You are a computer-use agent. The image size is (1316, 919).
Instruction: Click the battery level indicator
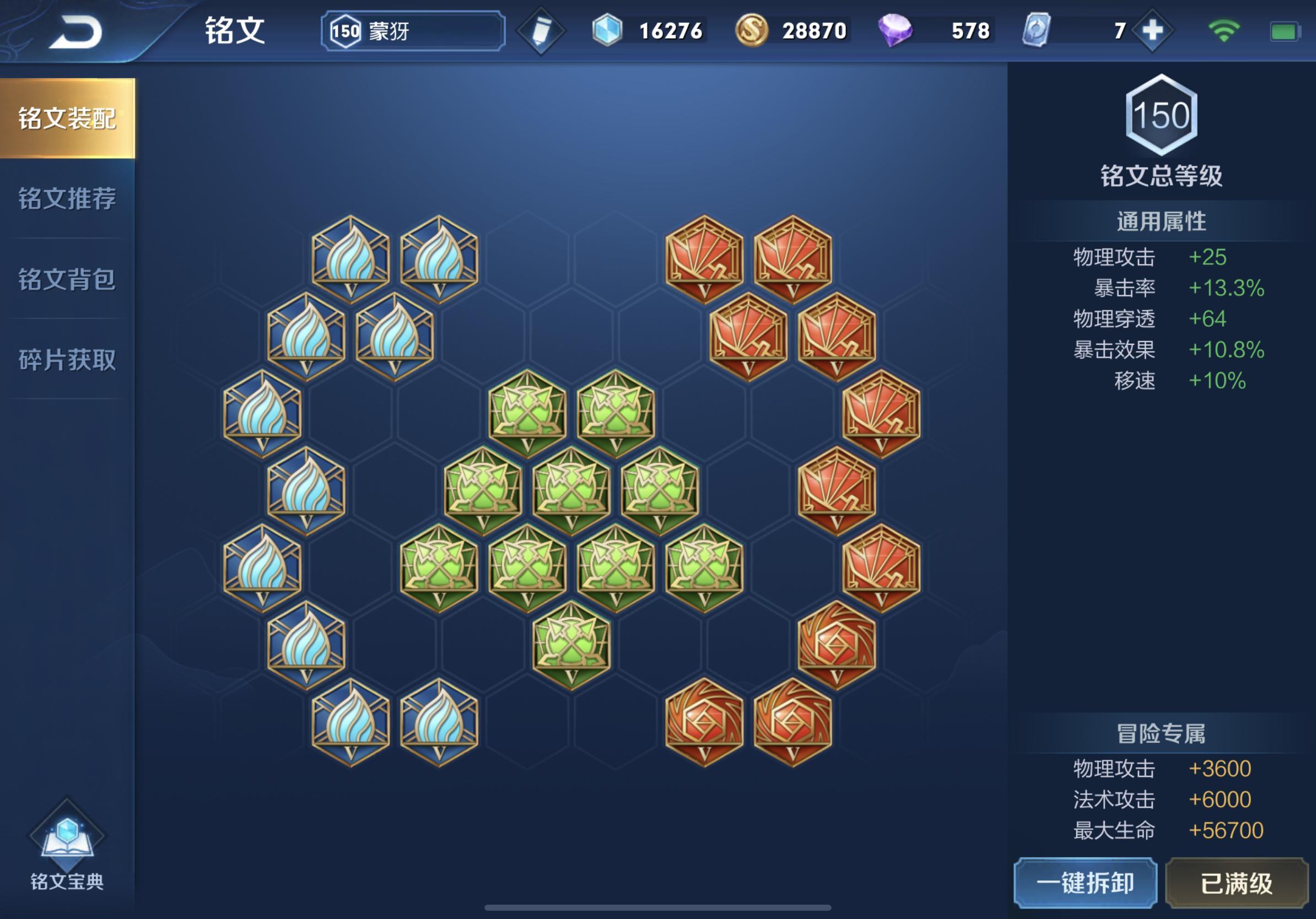1285,31
